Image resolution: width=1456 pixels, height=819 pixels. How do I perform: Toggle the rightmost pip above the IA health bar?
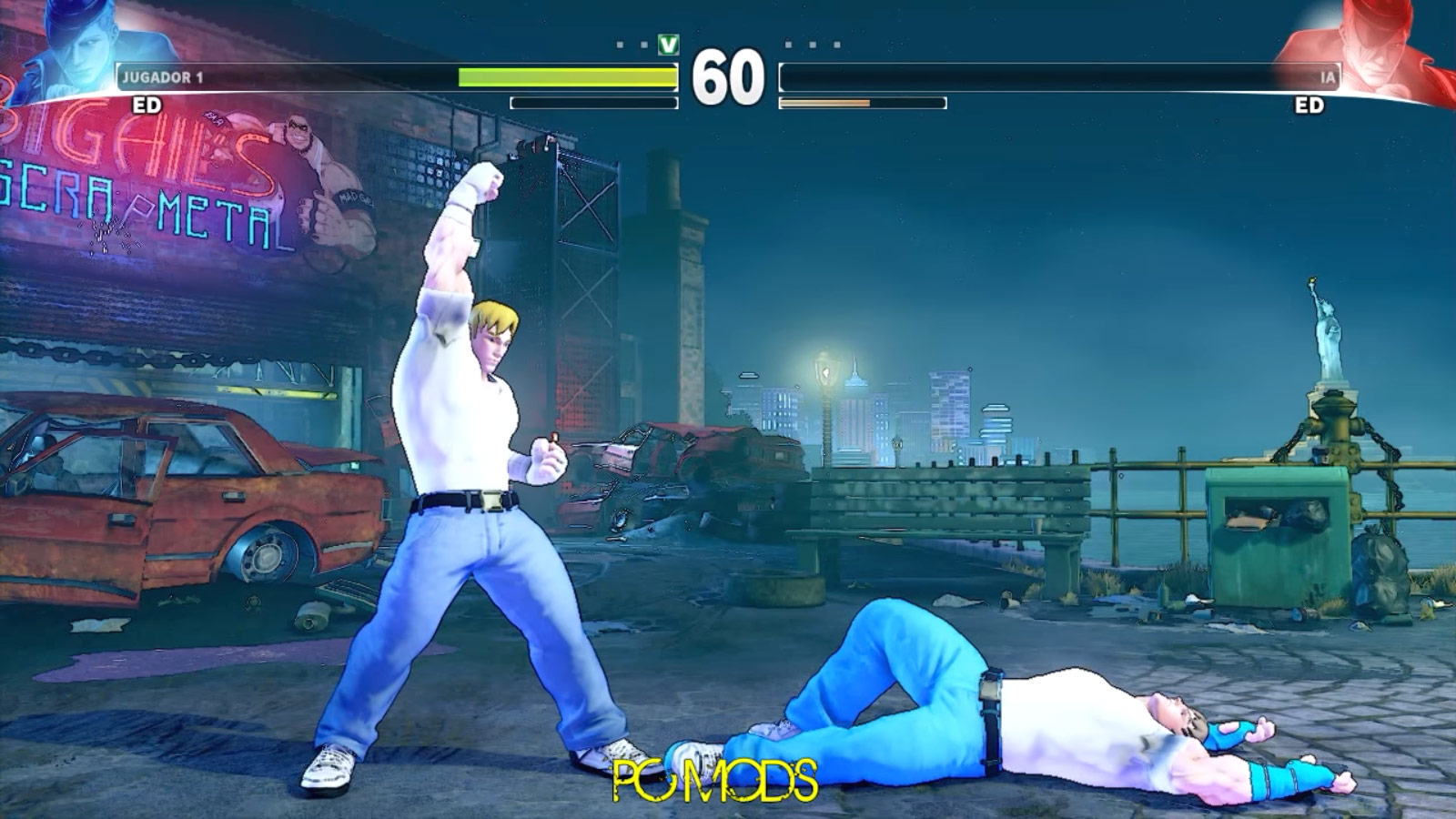point(836,45)
